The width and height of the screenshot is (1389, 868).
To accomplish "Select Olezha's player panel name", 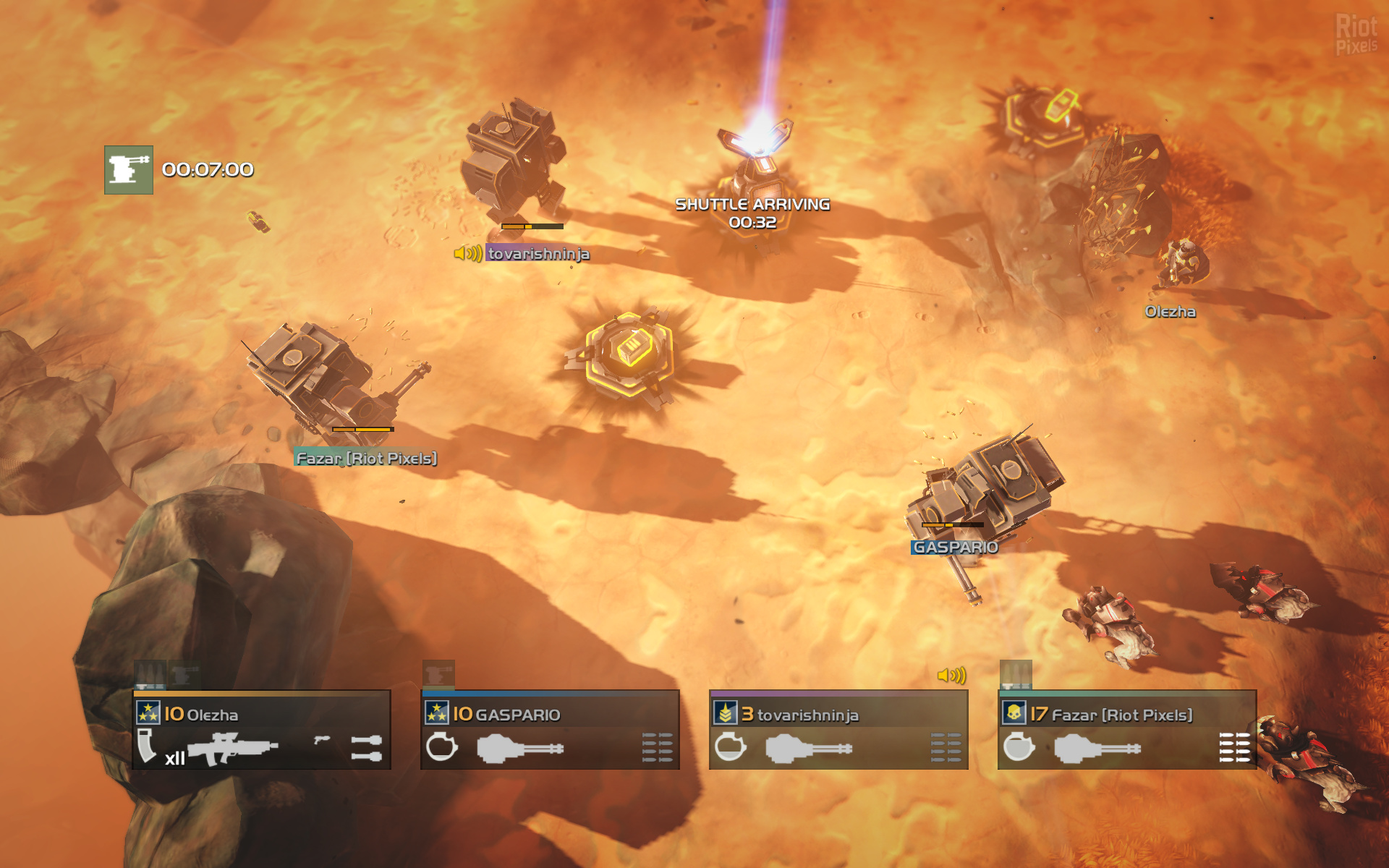I will pyautogui.click(x=212, y=715).
